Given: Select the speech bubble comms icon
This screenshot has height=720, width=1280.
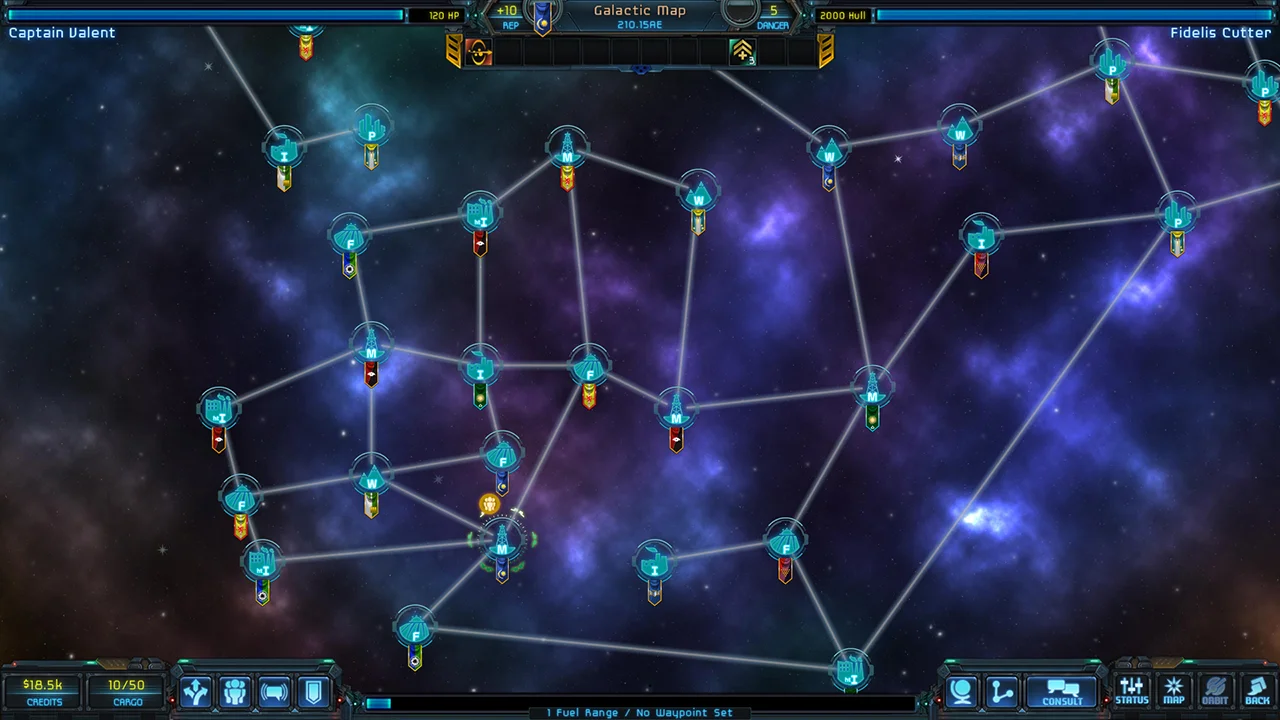Looking at the screenshot, I should (274, 692).
